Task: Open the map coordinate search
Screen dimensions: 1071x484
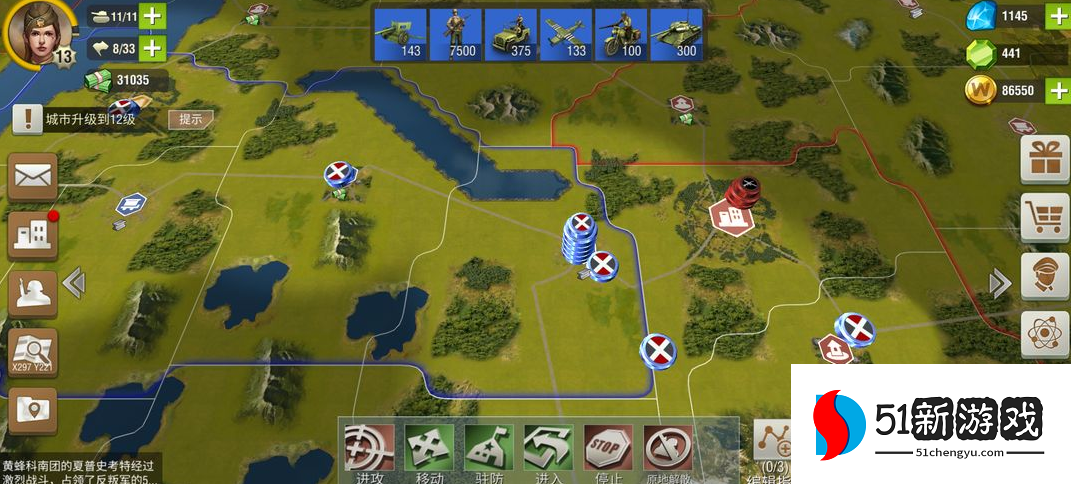Action: pyautogui.click(x=33, y=353)
